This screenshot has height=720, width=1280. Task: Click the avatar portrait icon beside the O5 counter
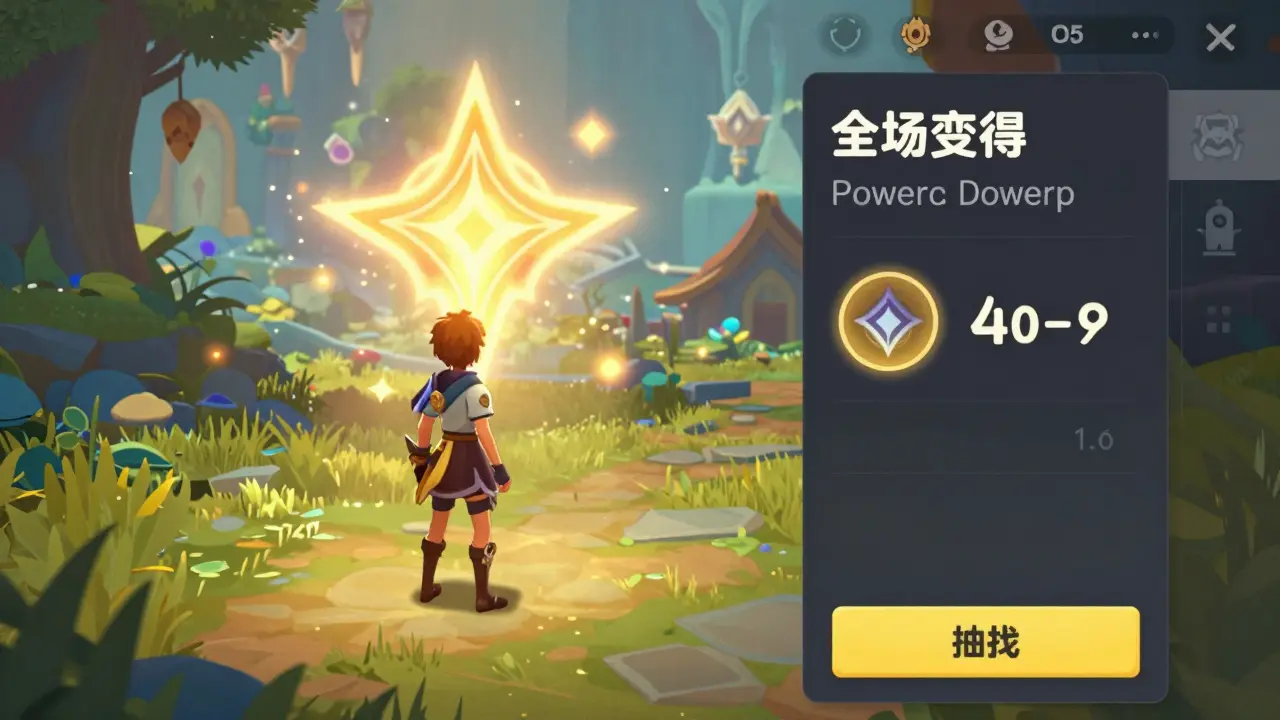(x=1000, y=35)
